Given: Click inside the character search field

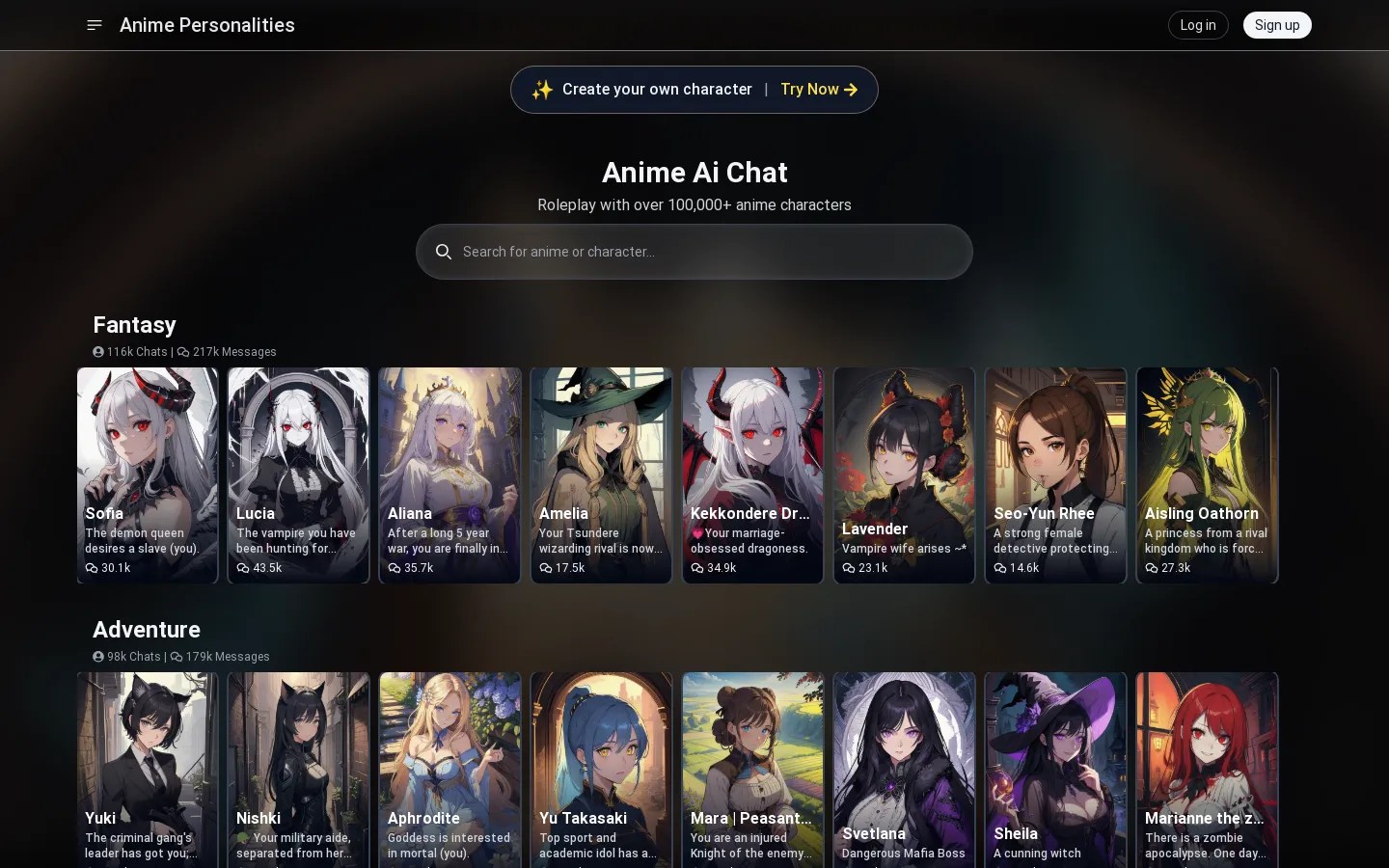Looking at the screenshot, I should [x=694, y=252].
